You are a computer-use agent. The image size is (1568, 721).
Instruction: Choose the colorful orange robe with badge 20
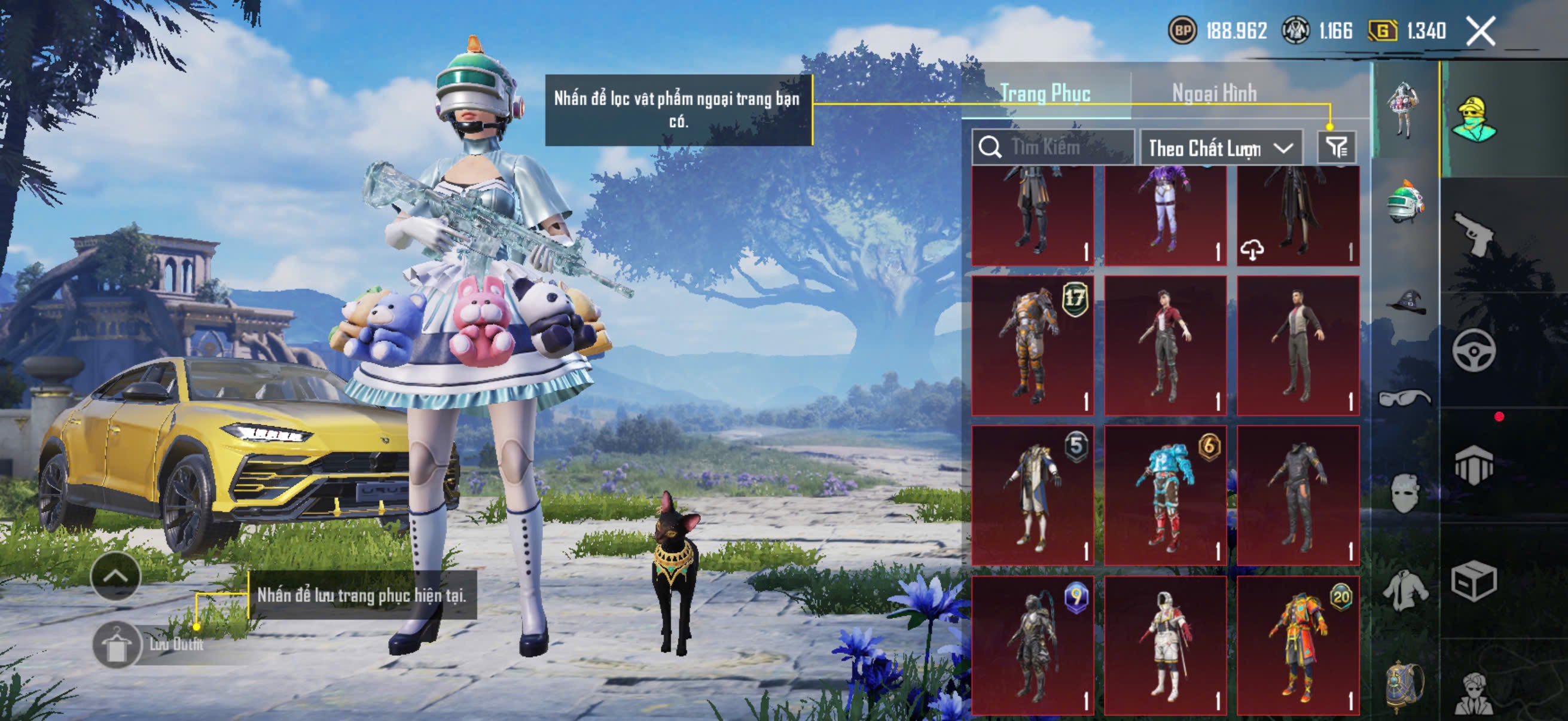1298,645
